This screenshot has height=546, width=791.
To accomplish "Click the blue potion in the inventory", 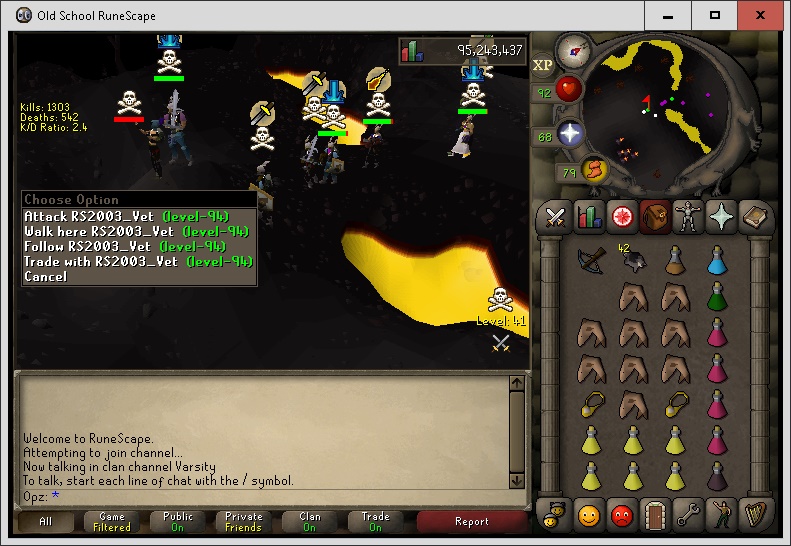I will pyautogui.click(x=716, y=259).
